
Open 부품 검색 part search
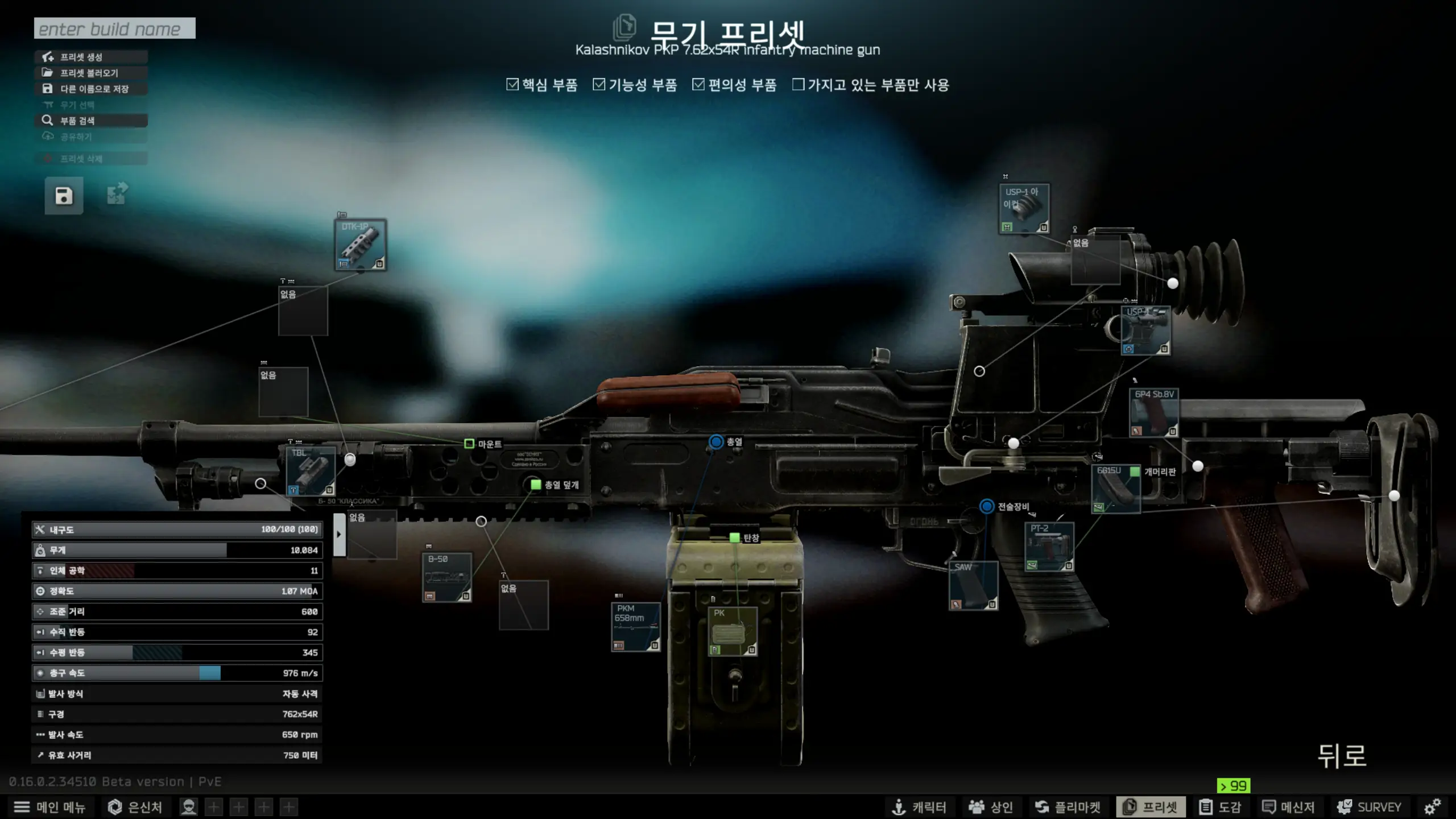(91, 121)
